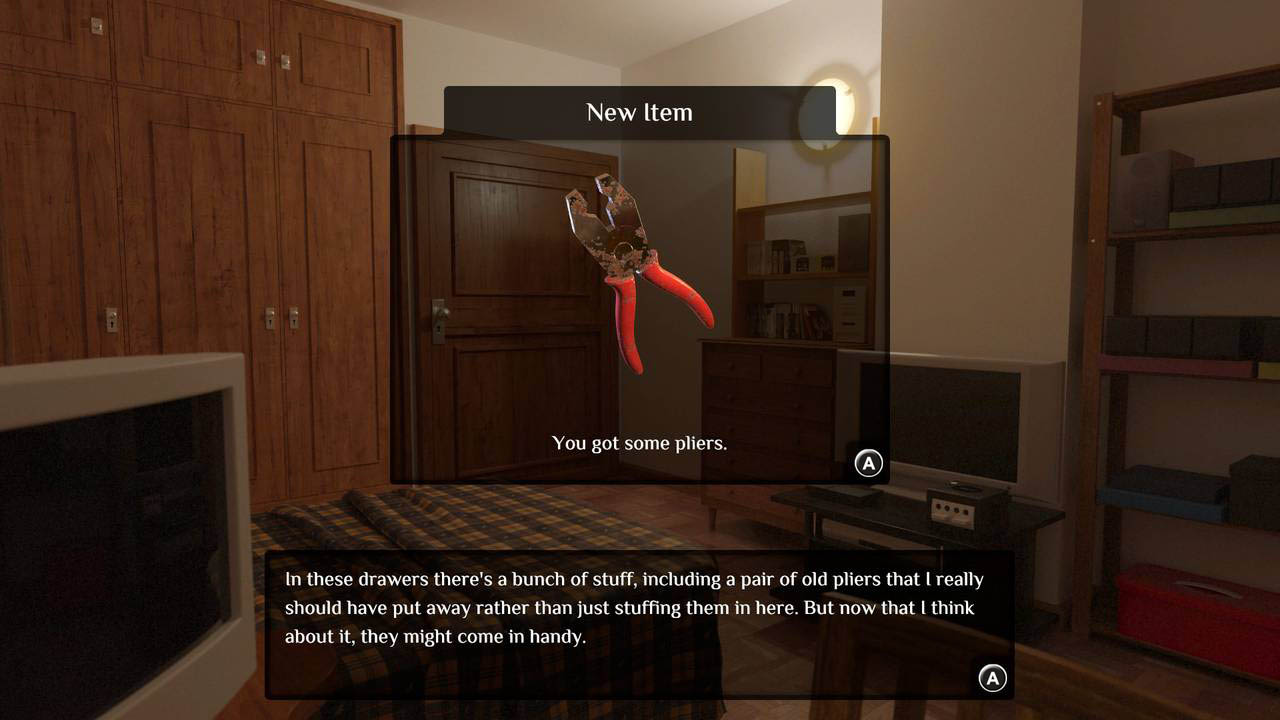Select the New Item title bar
The image size is (1280, 720).
pos(640,112)
